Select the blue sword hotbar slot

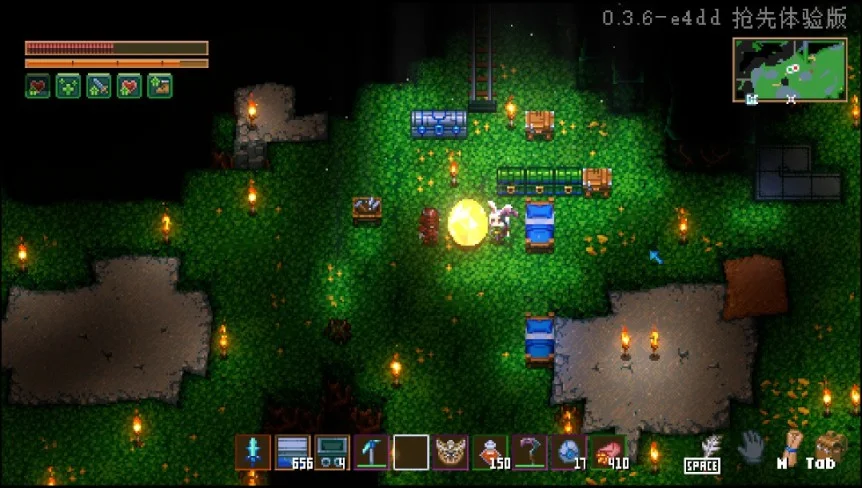253,452
